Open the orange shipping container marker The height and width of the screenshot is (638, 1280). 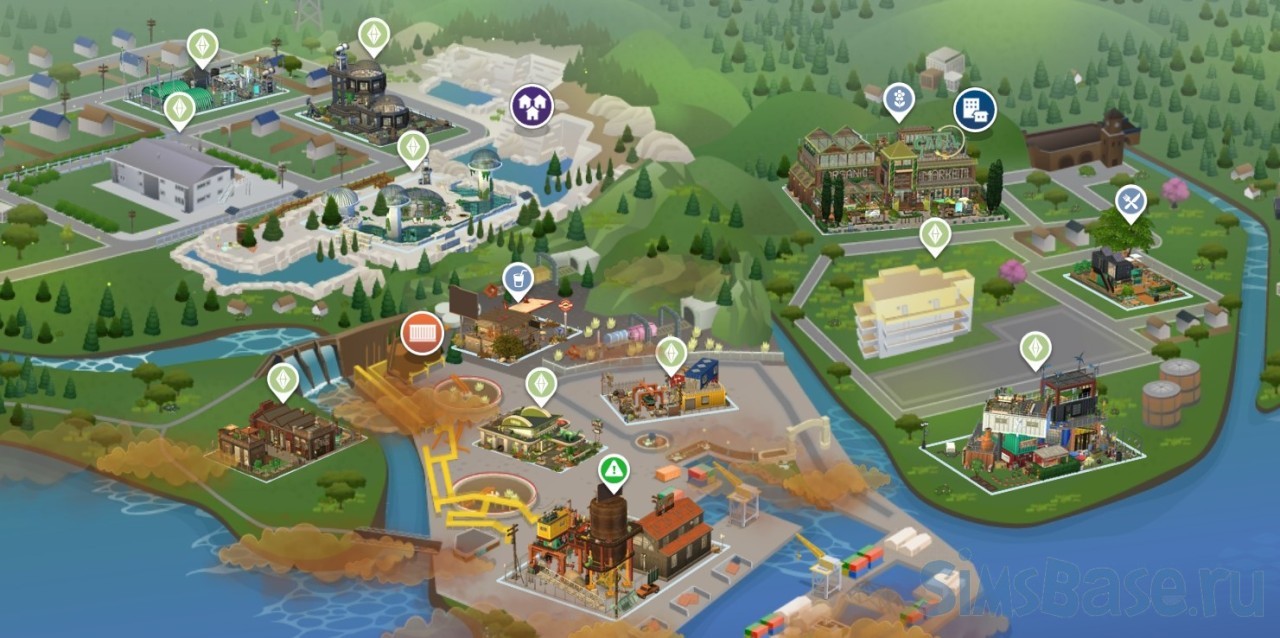422,333
